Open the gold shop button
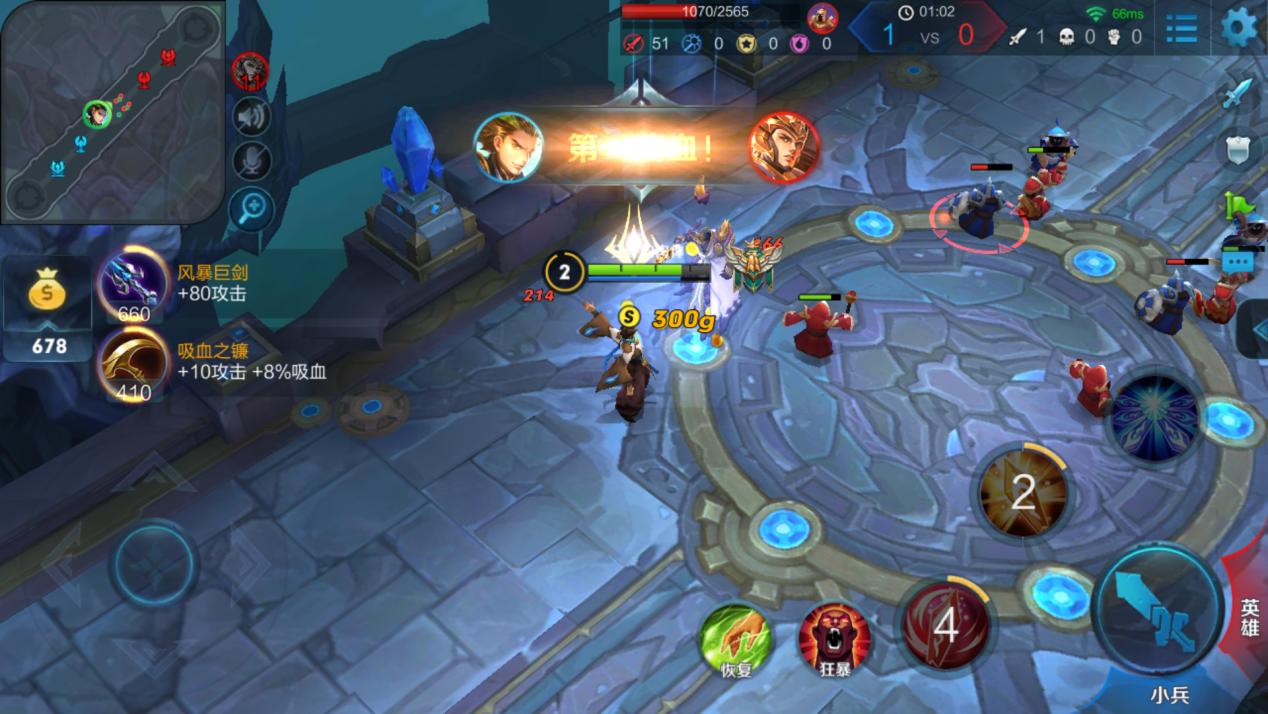The image size is (1268, 714). 47,305
